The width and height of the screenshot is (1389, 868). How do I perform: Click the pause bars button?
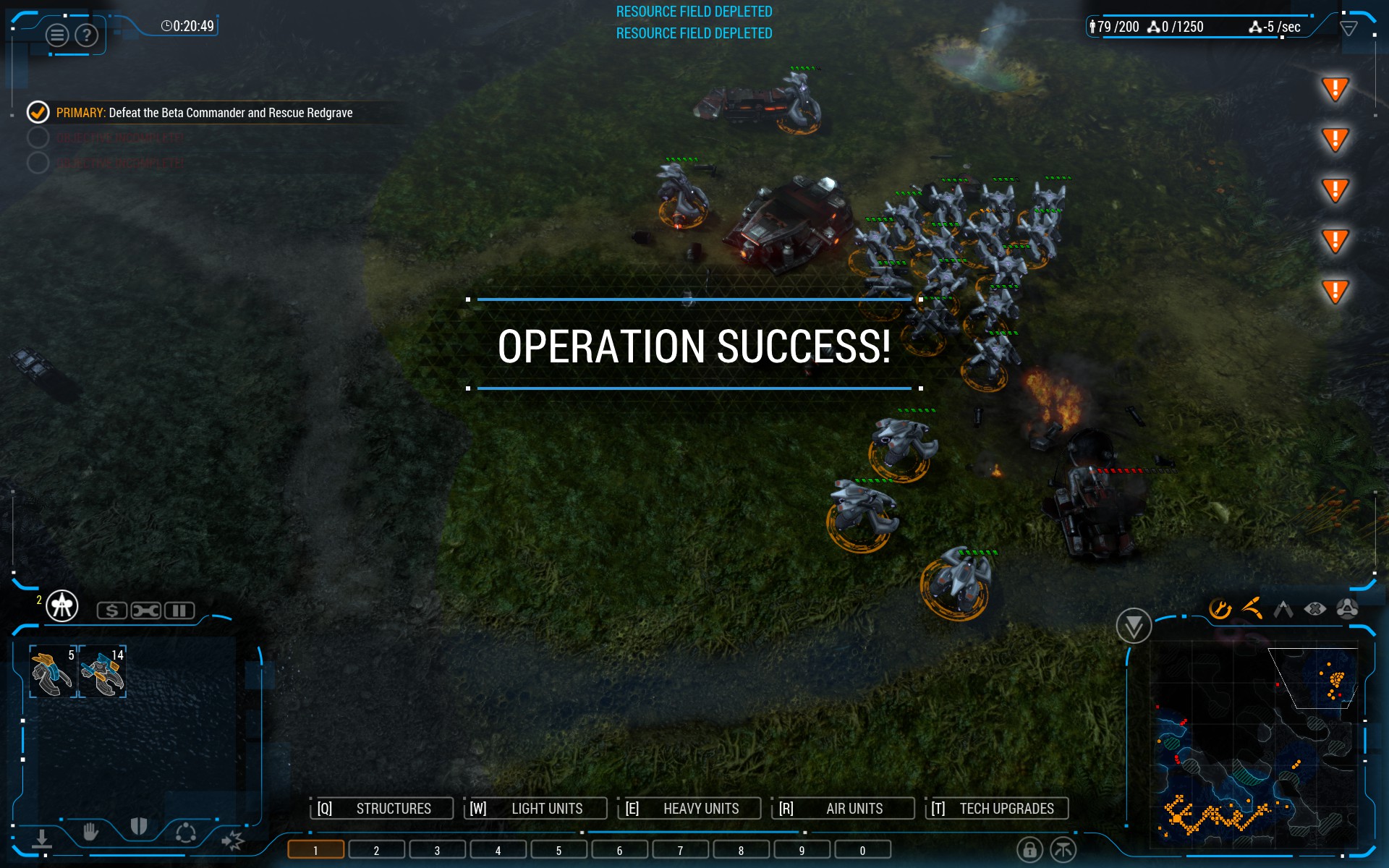click(179, 610)
